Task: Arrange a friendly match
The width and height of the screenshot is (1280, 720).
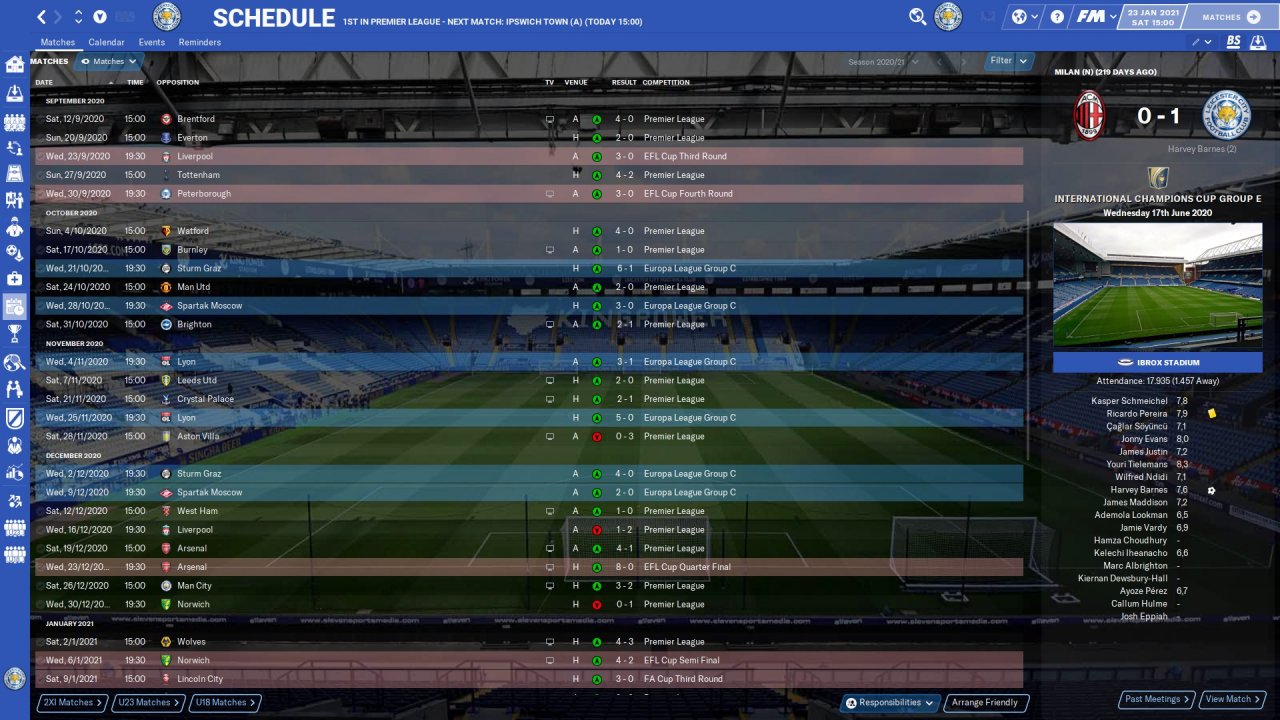Action: click(x=985, y=702)
